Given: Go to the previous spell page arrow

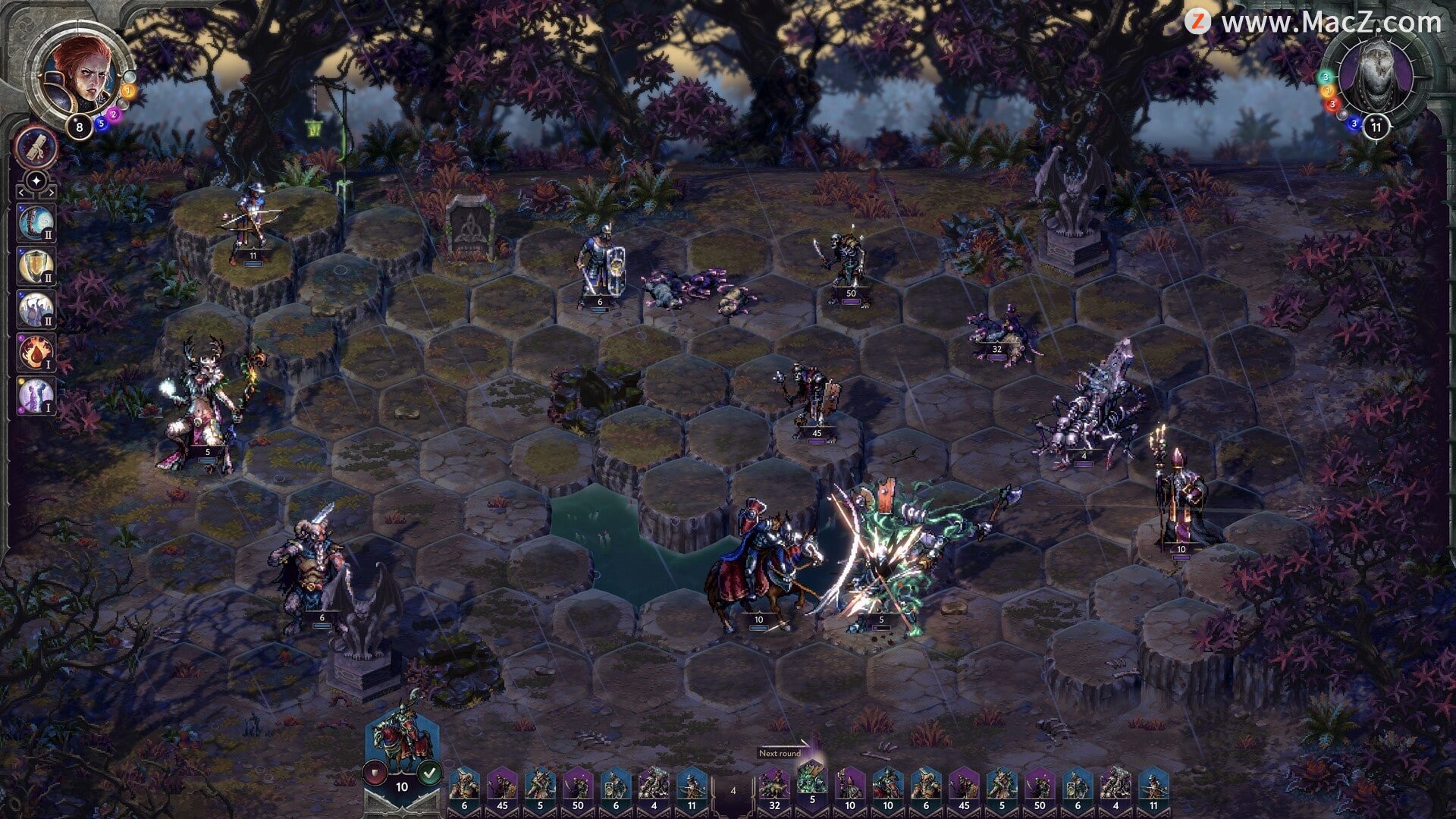Looking at the screenshot, I should pos(20,194).
